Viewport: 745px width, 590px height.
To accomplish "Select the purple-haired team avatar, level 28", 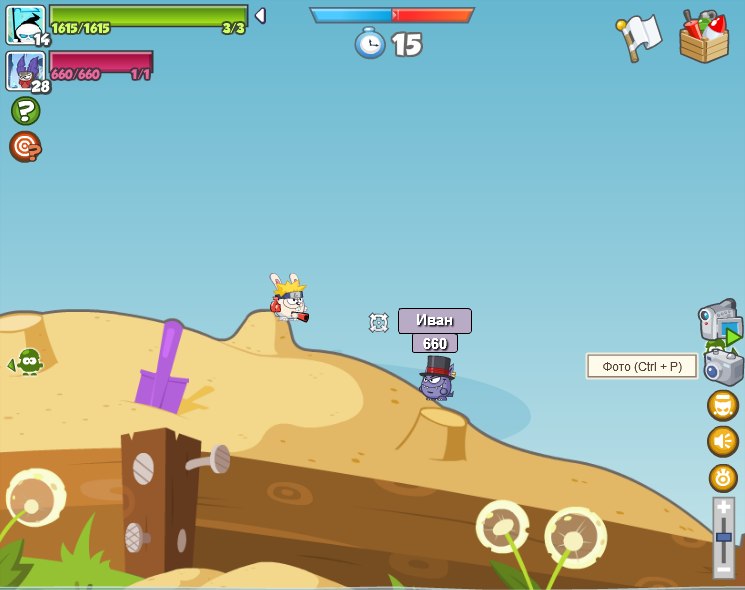I will pos(25,71).
